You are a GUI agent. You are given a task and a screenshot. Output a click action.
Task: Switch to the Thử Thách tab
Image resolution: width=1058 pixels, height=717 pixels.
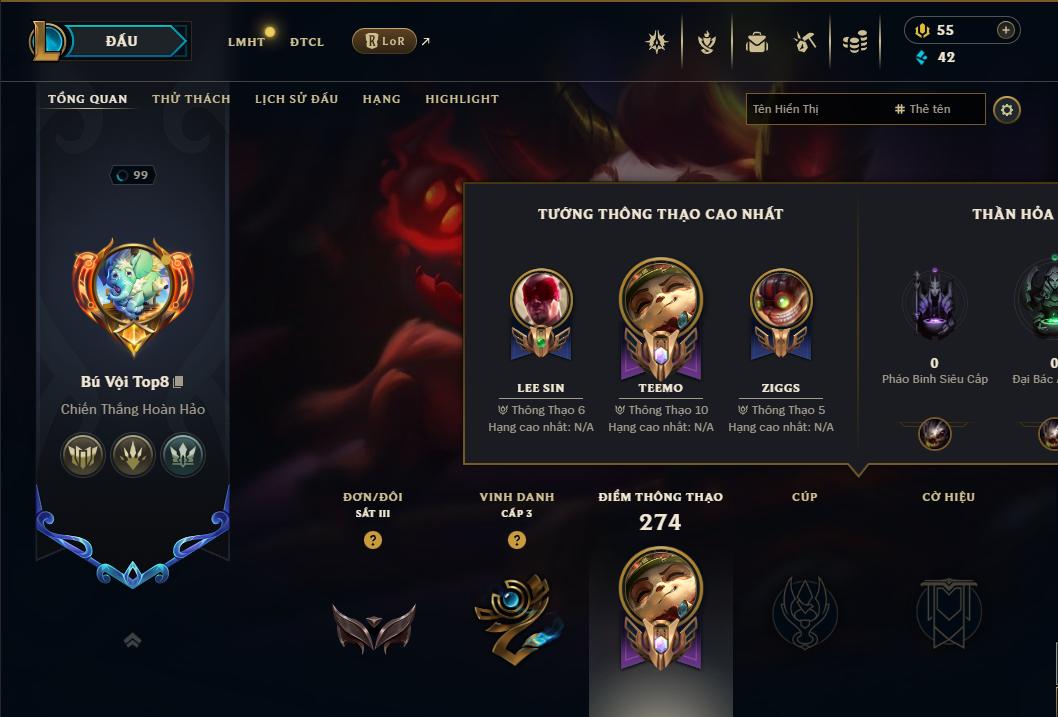[191, 99]
